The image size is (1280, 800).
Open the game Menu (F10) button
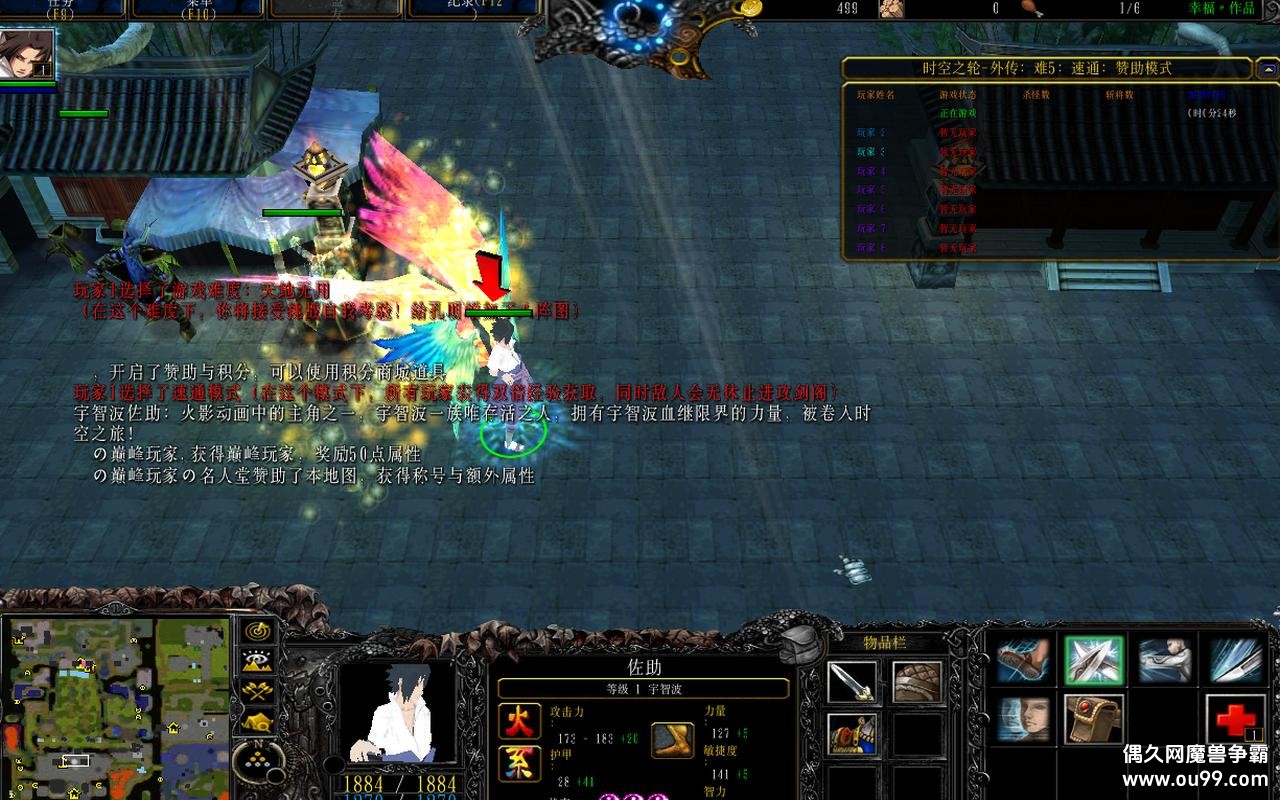(x=197, y=9)
